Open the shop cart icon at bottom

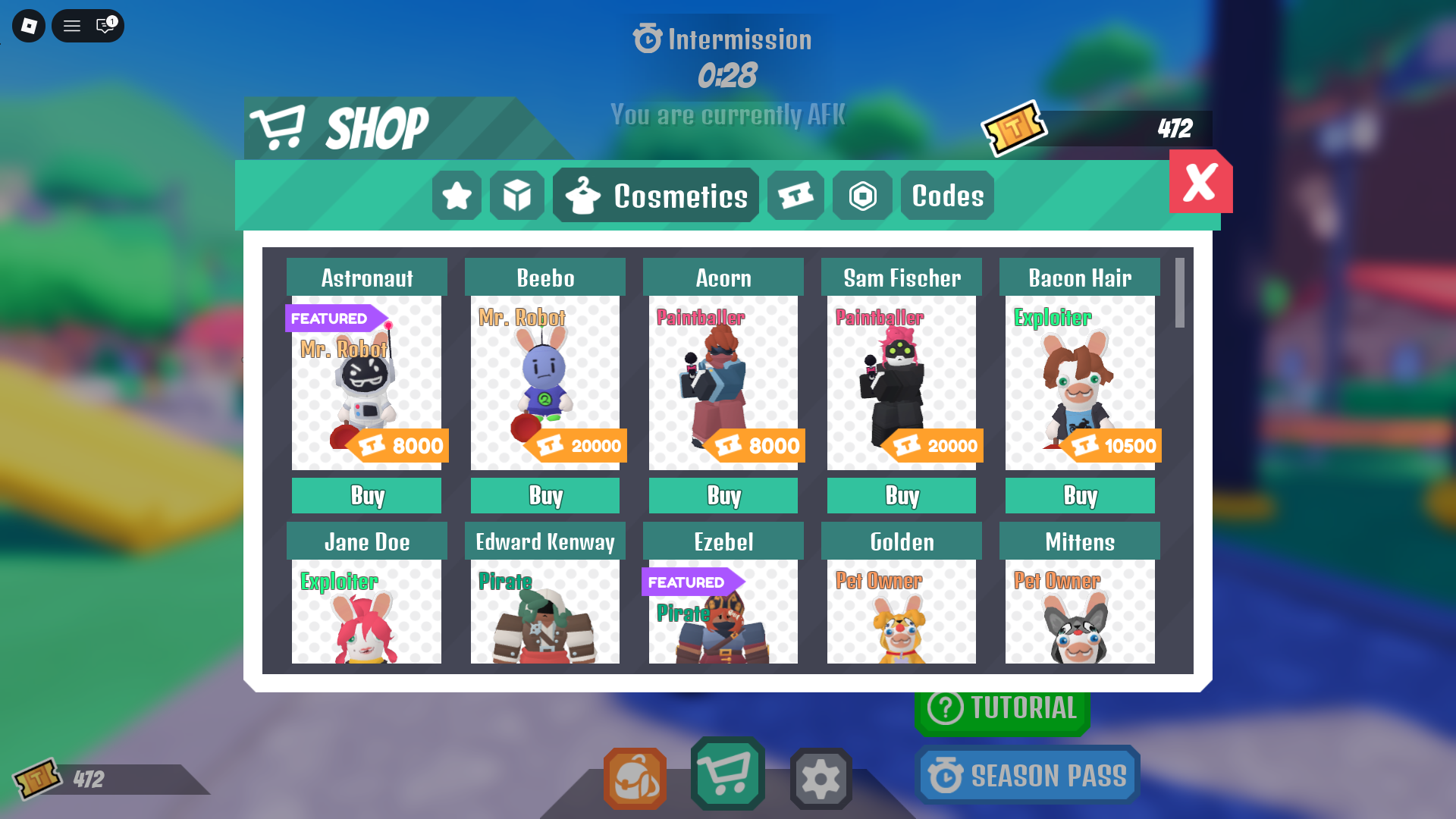pos(727,775)
